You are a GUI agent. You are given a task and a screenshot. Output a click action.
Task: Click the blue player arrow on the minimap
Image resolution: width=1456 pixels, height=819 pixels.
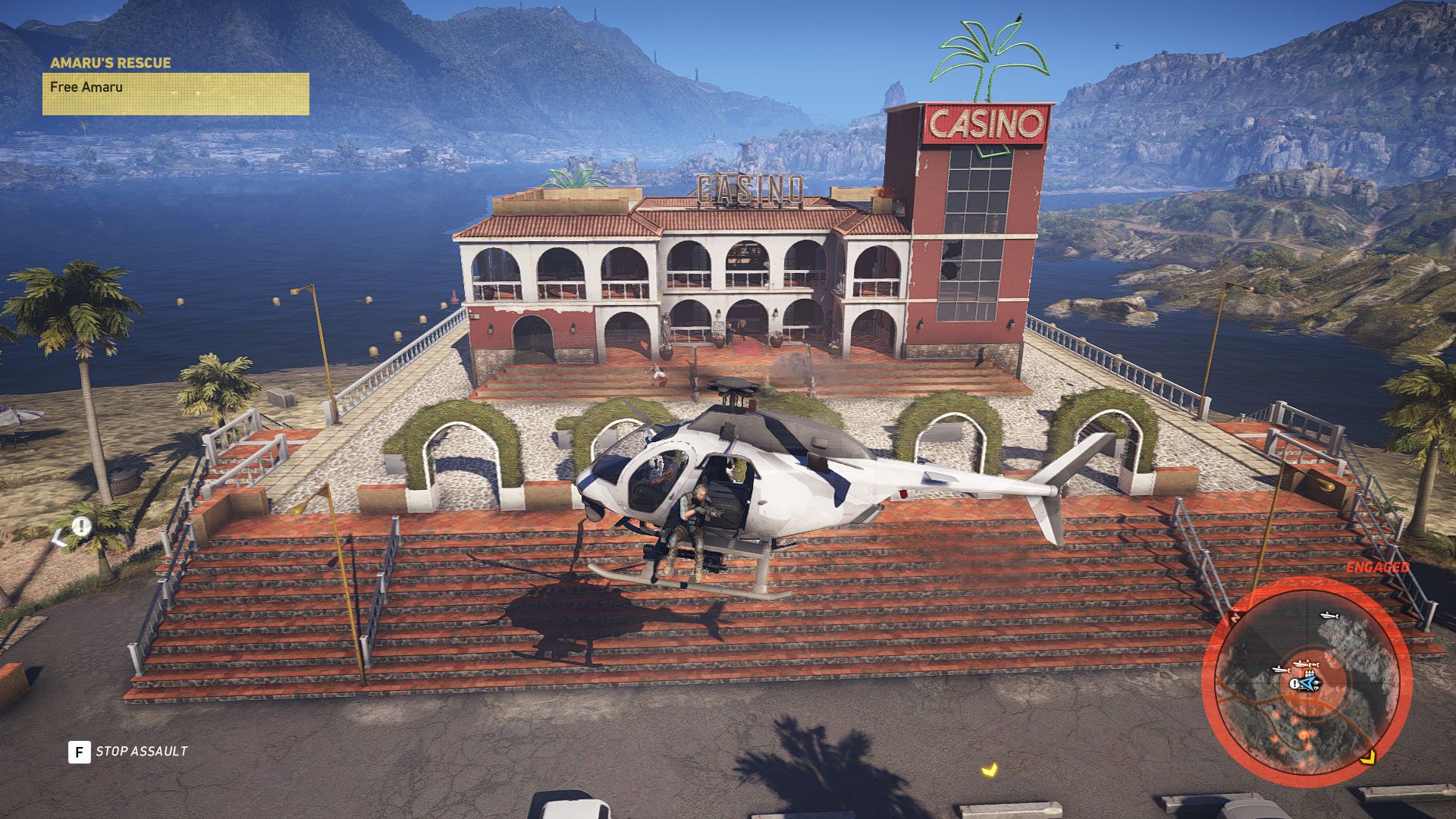point(1309,682)
